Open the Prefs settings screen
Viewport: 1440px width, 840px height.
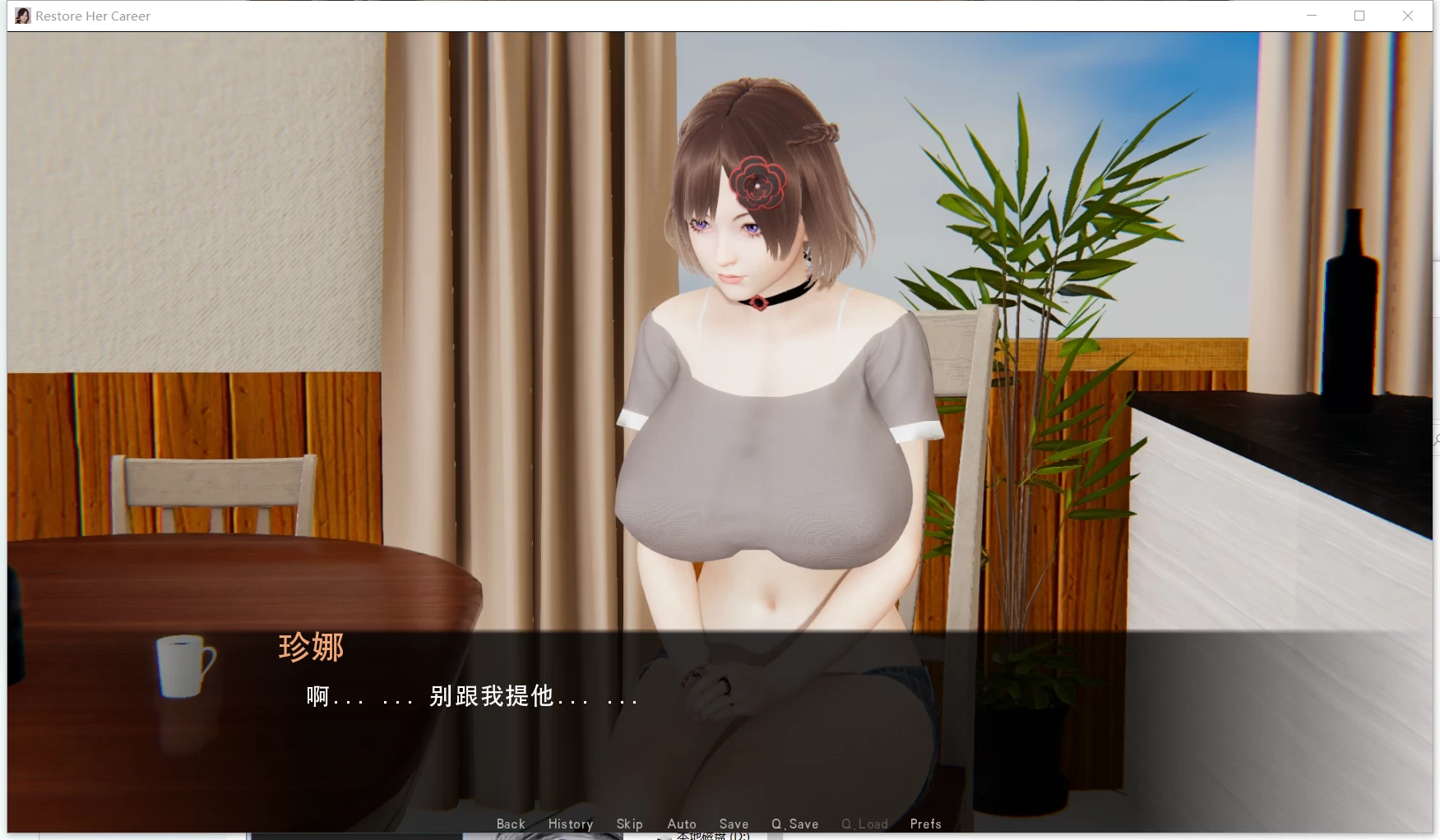coord(924,824)
